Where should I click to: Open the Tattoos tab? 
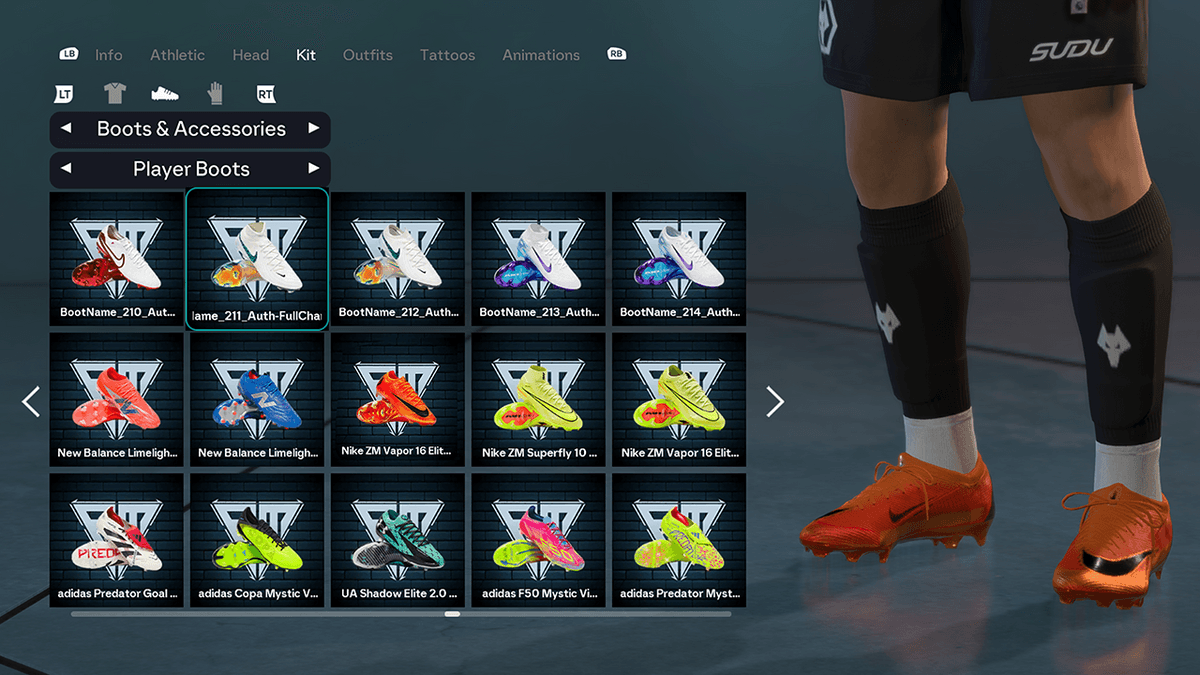447,55
